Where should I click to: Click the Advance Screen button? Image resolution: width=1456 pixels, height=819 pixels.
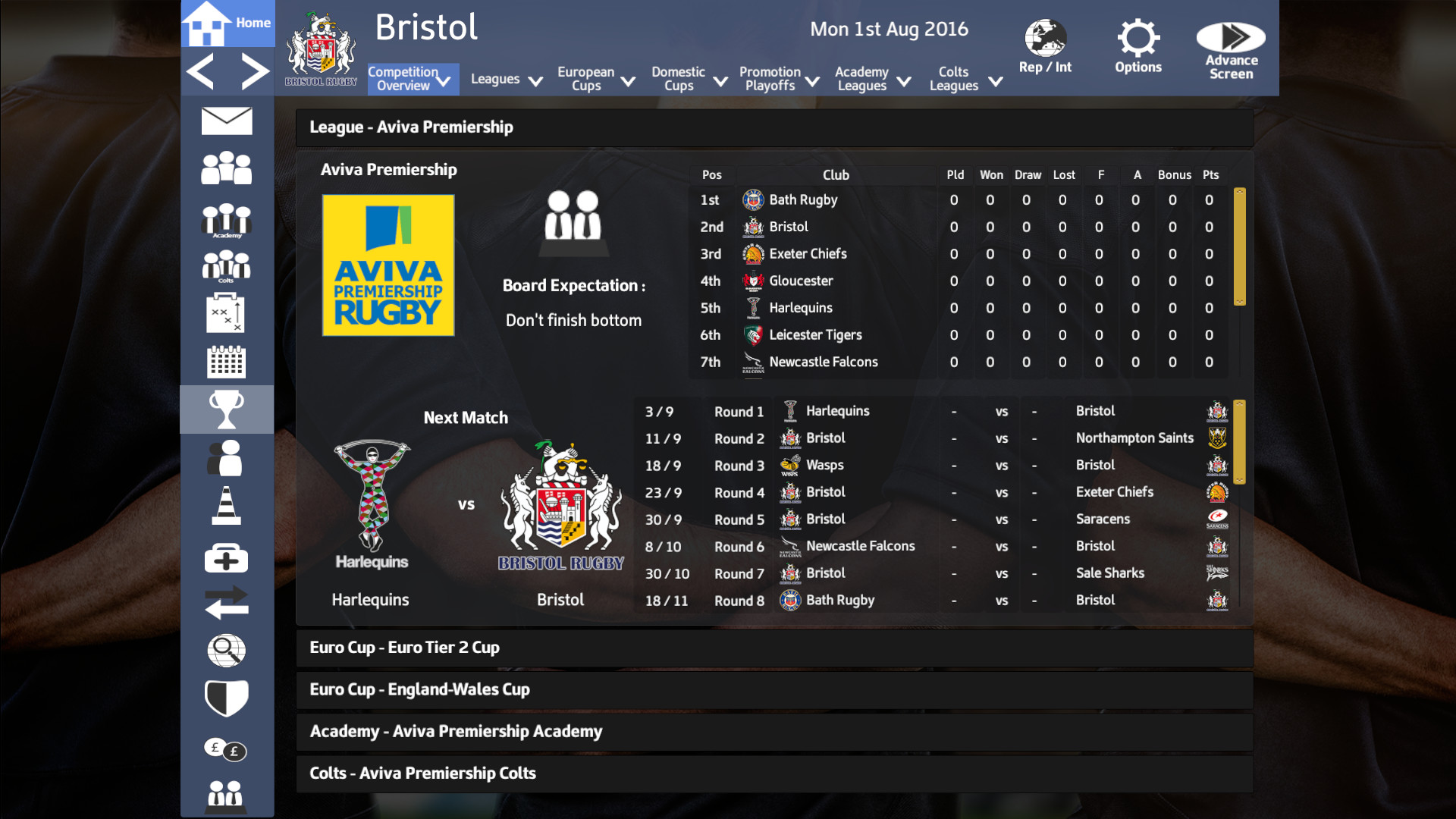click(x=1229, y=45)
